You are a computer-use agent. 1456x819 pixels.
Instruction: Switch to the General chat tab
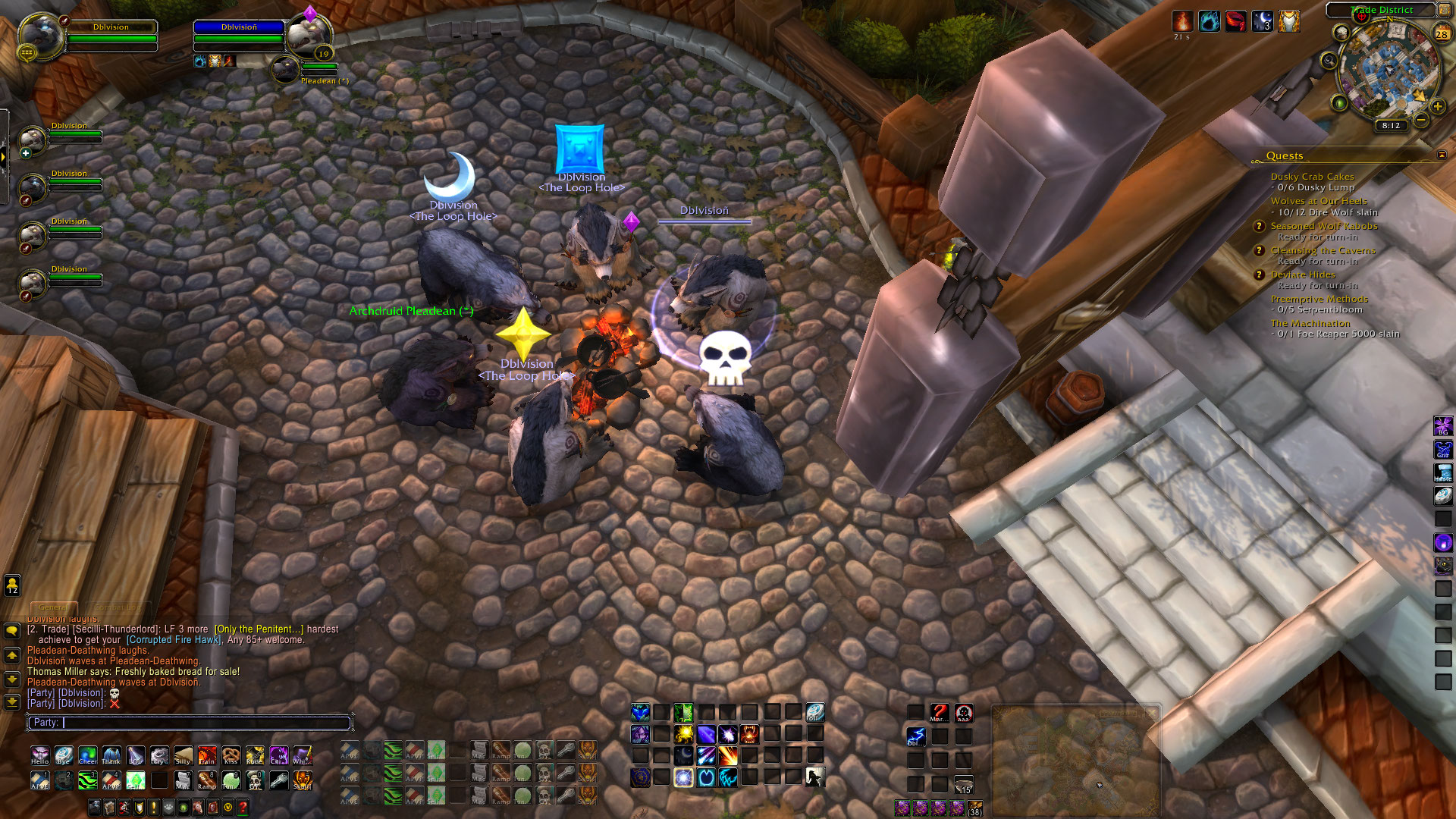[x=53, y=607]
